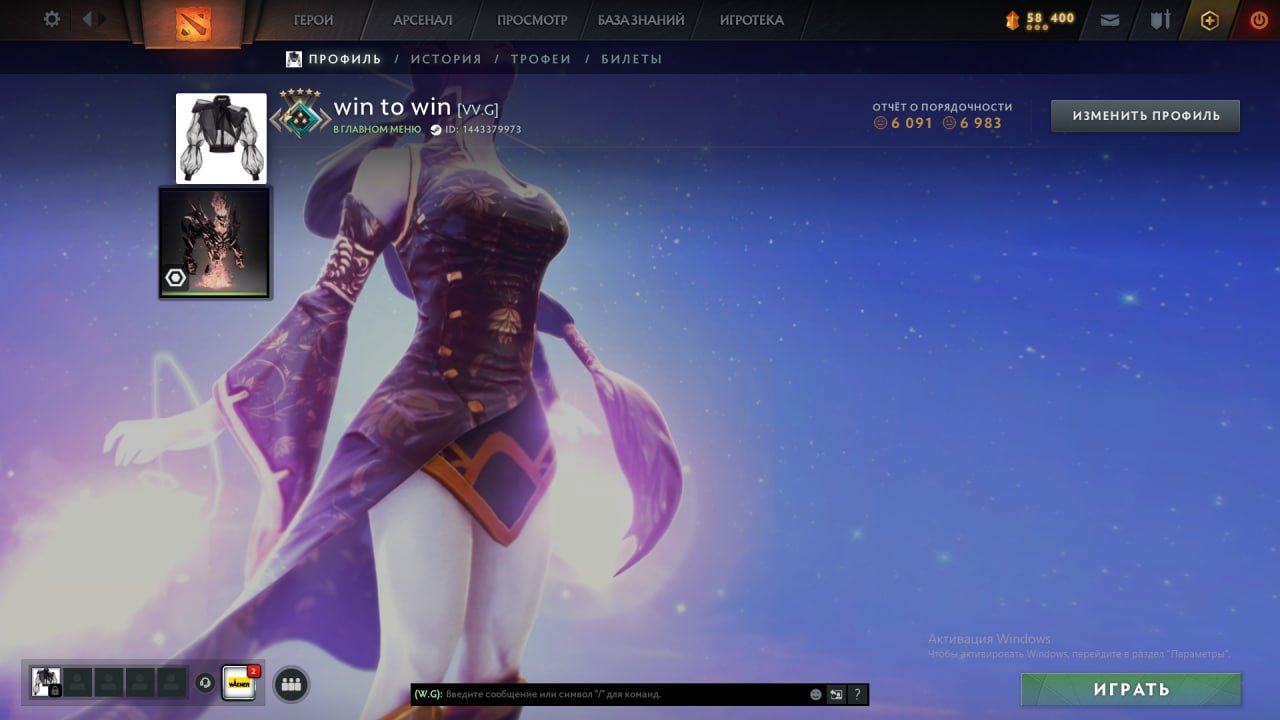Quit the game with the red power button

(1259, 20)
